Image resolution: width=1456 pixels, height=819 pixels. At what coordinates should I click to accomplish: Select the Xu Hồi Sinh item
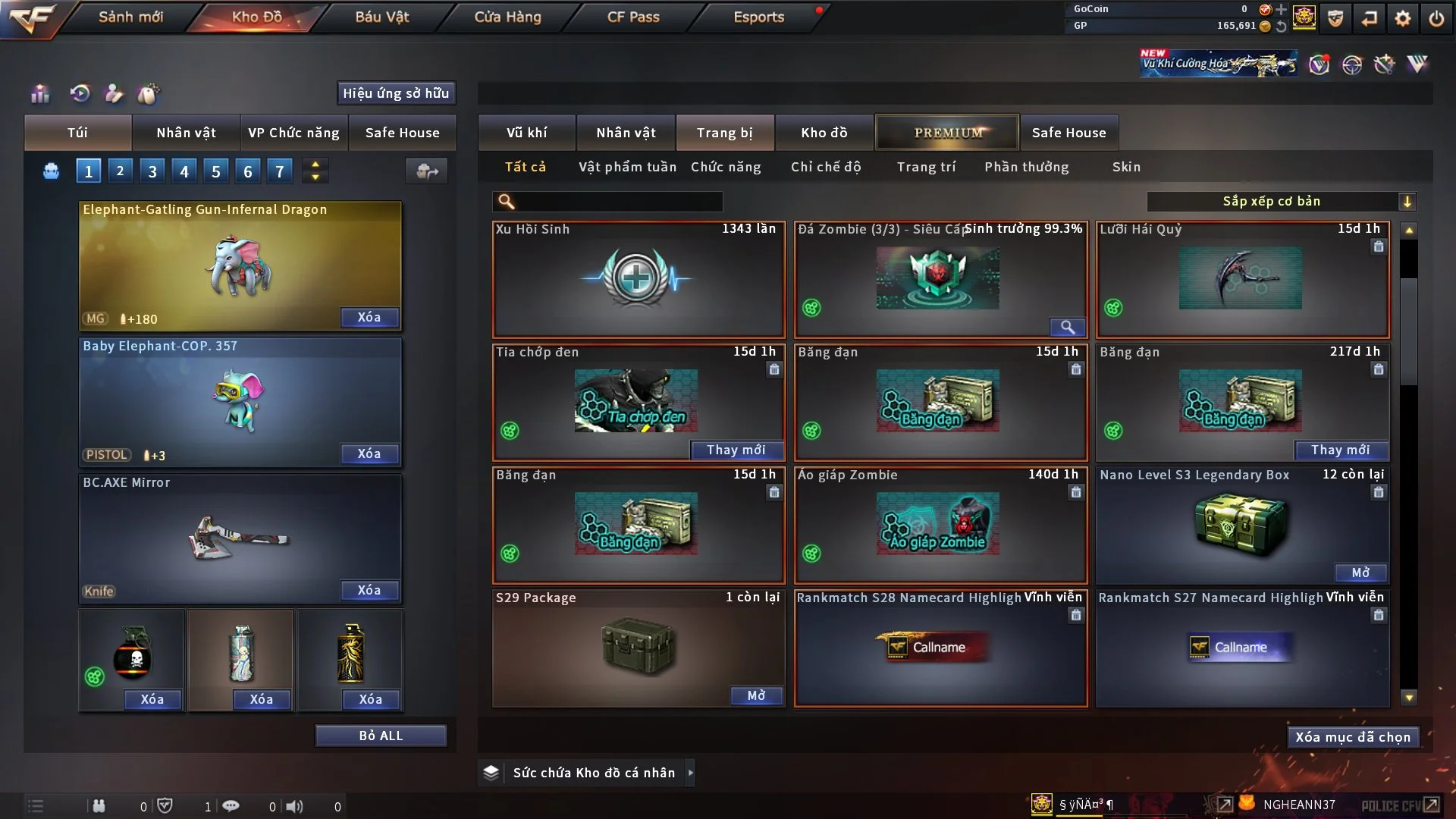[x=638, y=279]
